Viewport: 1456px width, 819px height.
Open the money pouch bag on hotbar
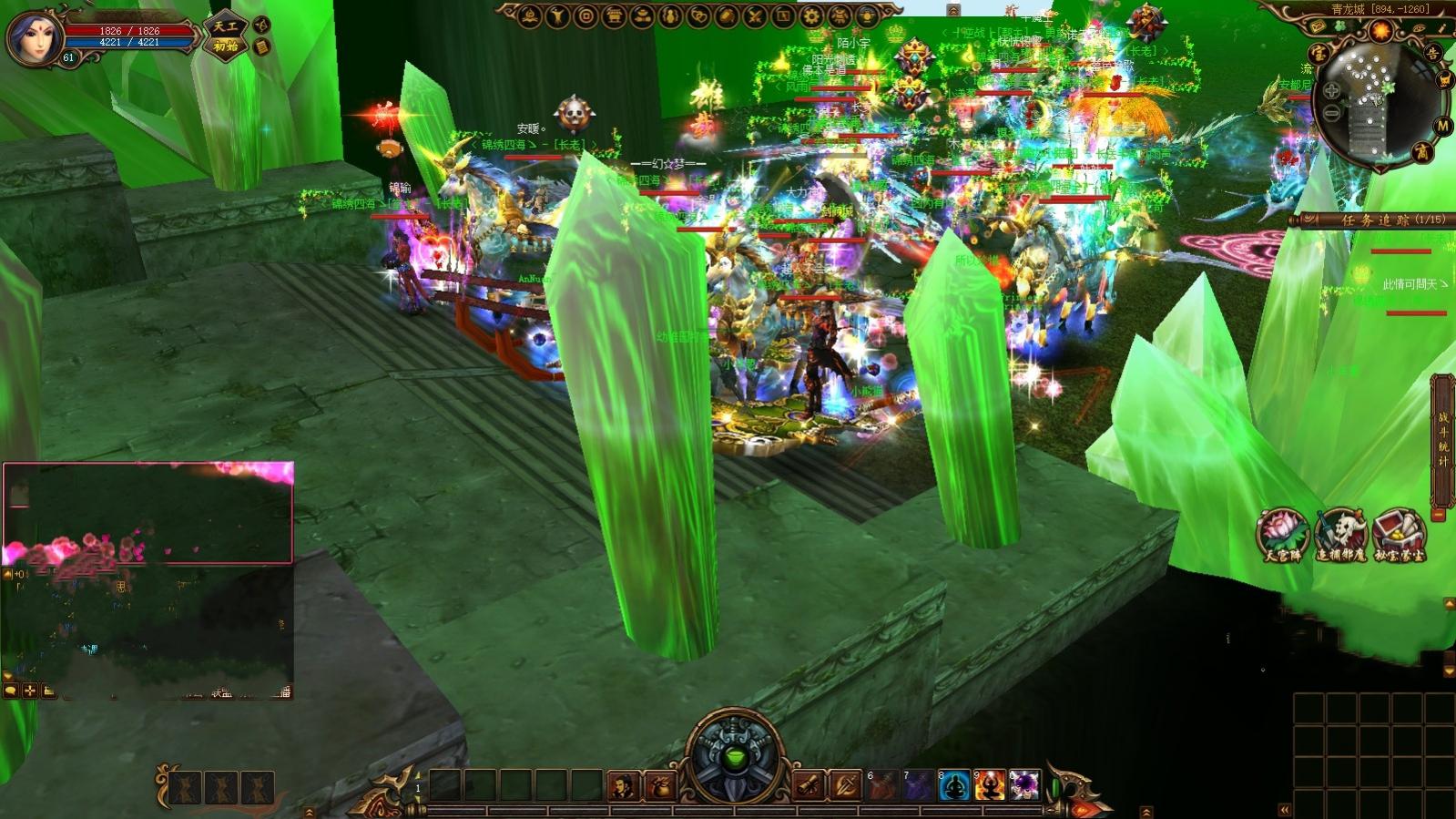click(660, 785)
